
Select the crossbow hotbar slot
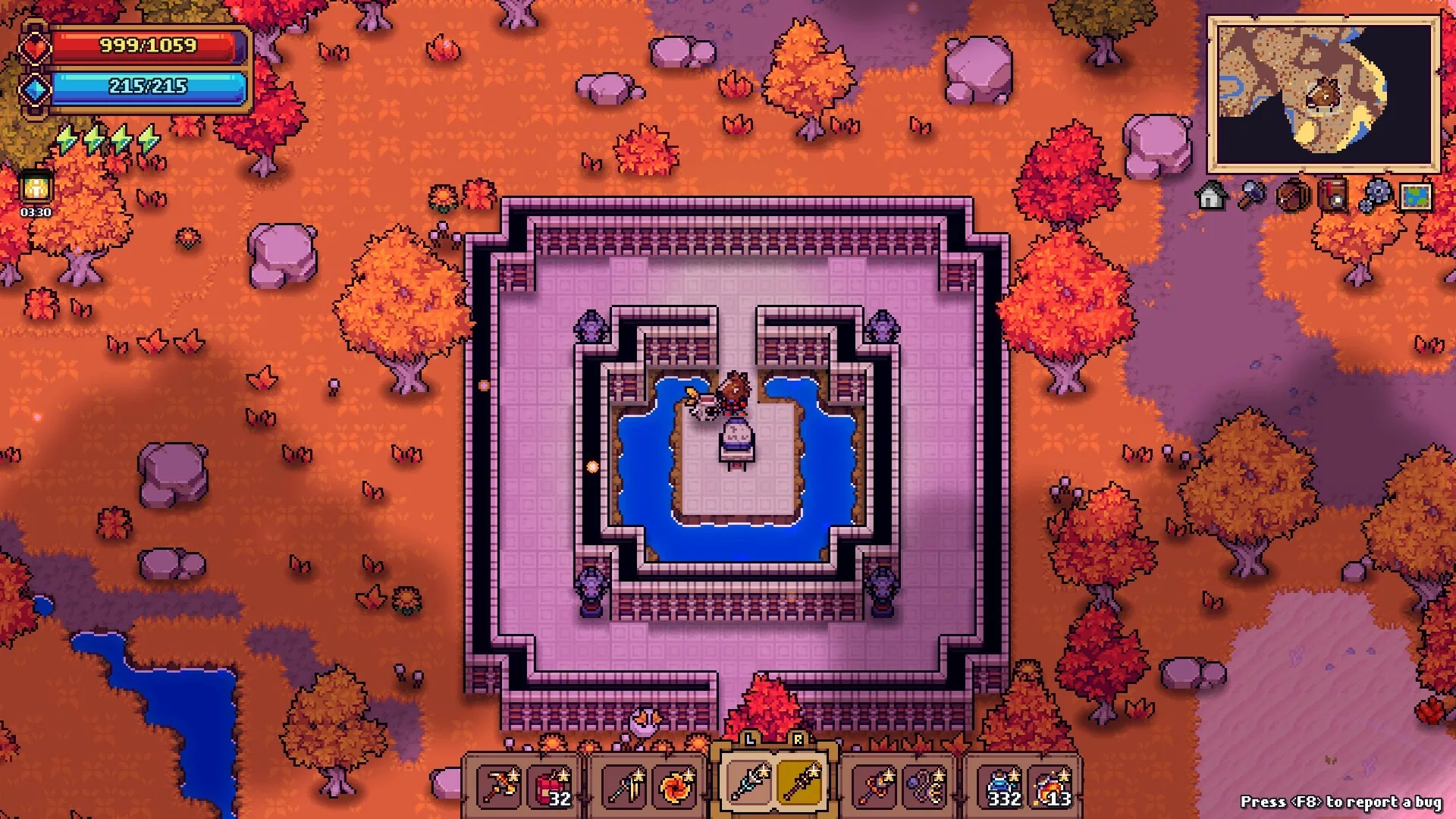coord(500,786)
